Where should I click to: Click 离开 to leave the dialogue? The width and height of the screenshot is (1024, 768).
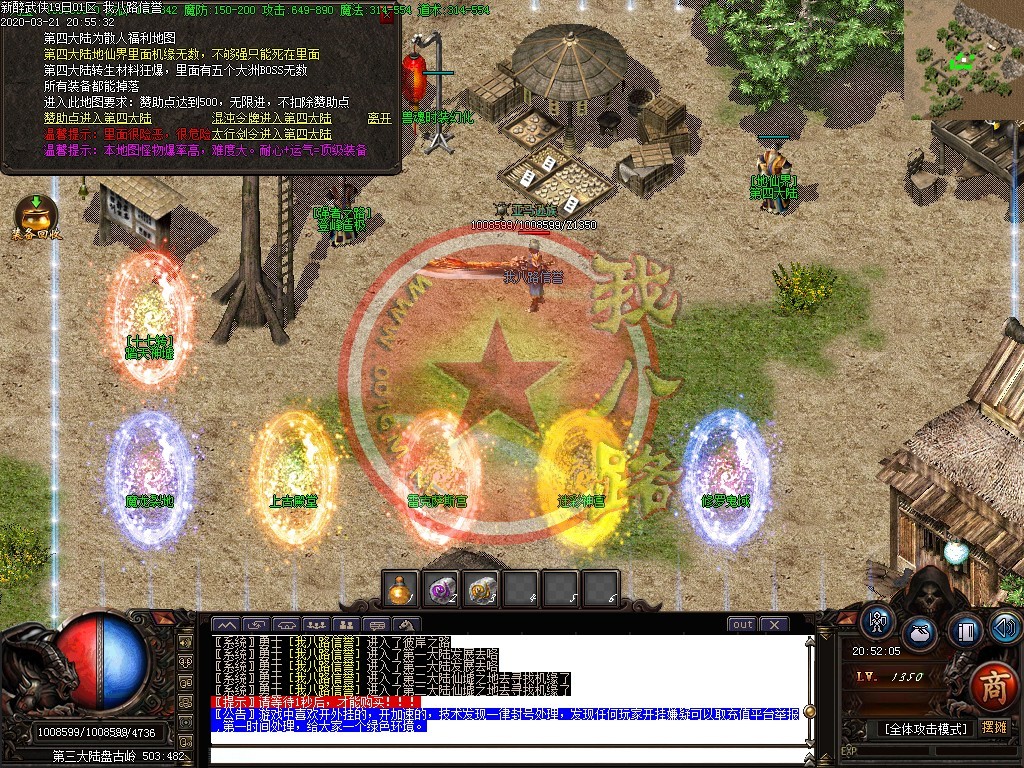[x=379, y=118]
